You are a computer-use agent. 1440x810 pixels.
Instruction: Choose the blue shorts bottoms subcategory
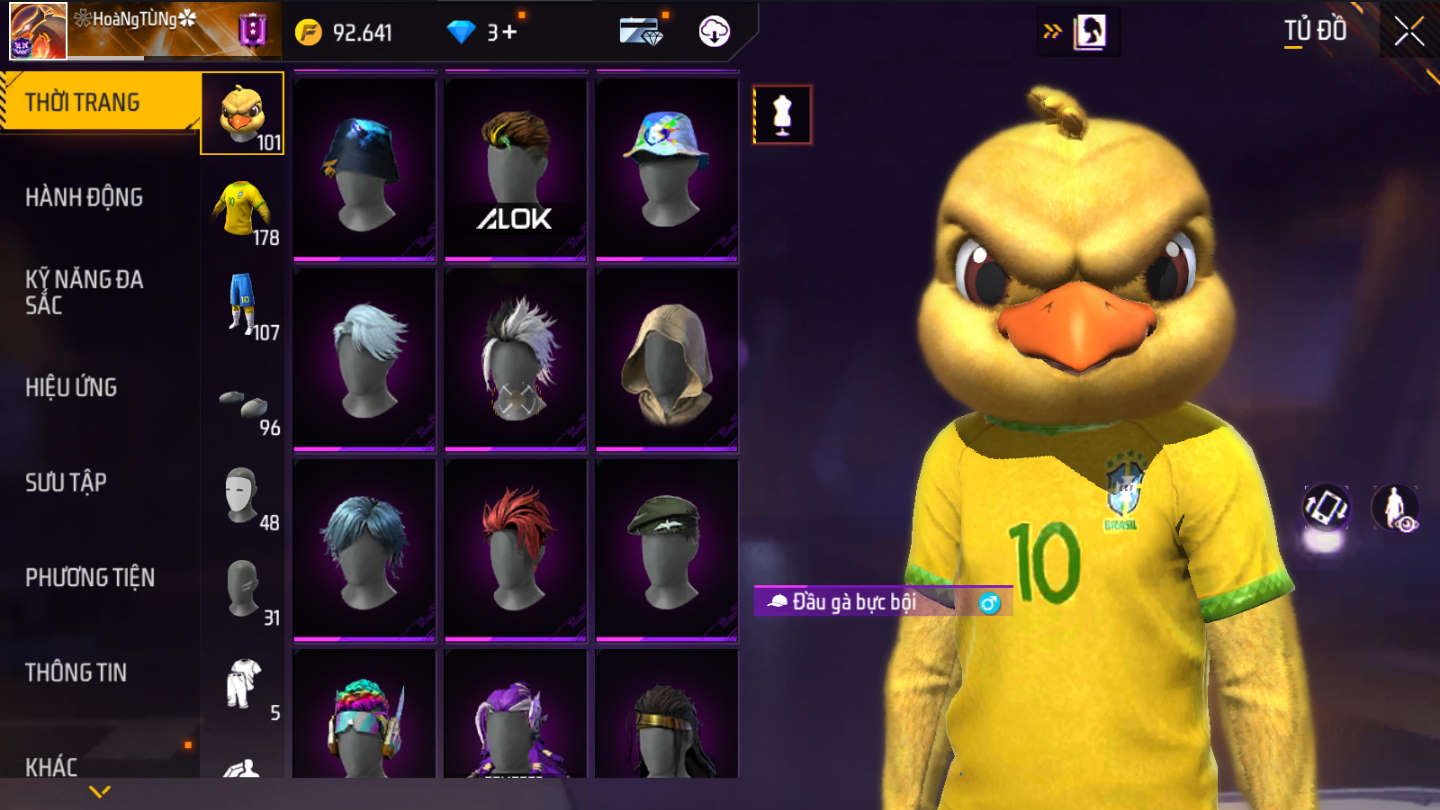[x=242, y=304]
